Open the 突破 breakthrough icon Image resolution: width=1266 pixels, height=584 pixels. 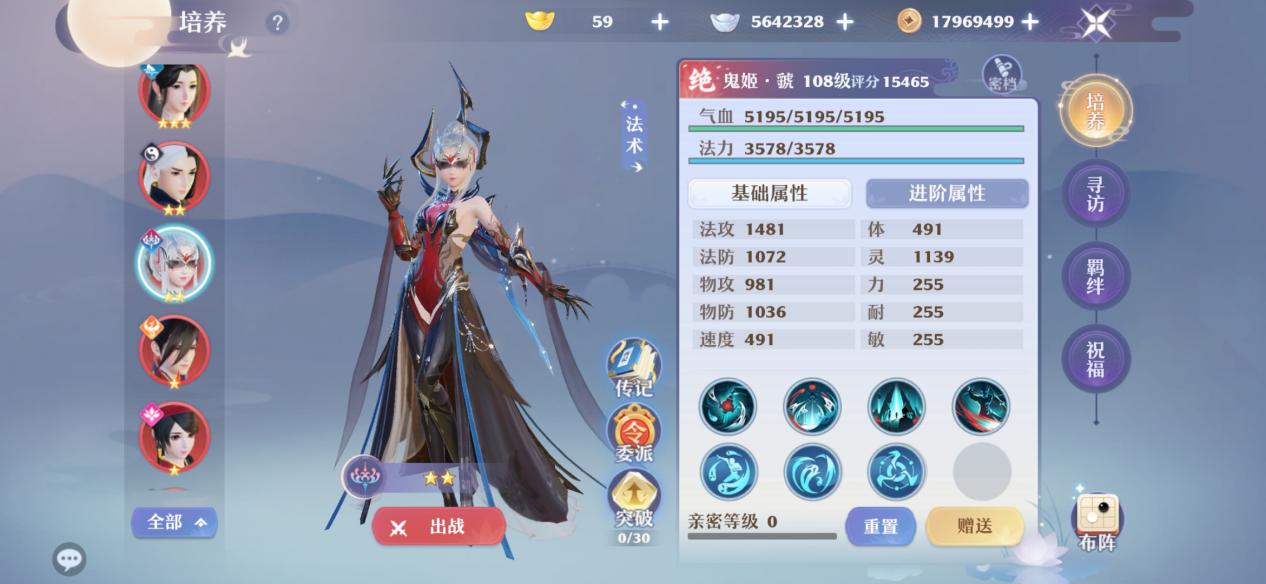(634, 498)
